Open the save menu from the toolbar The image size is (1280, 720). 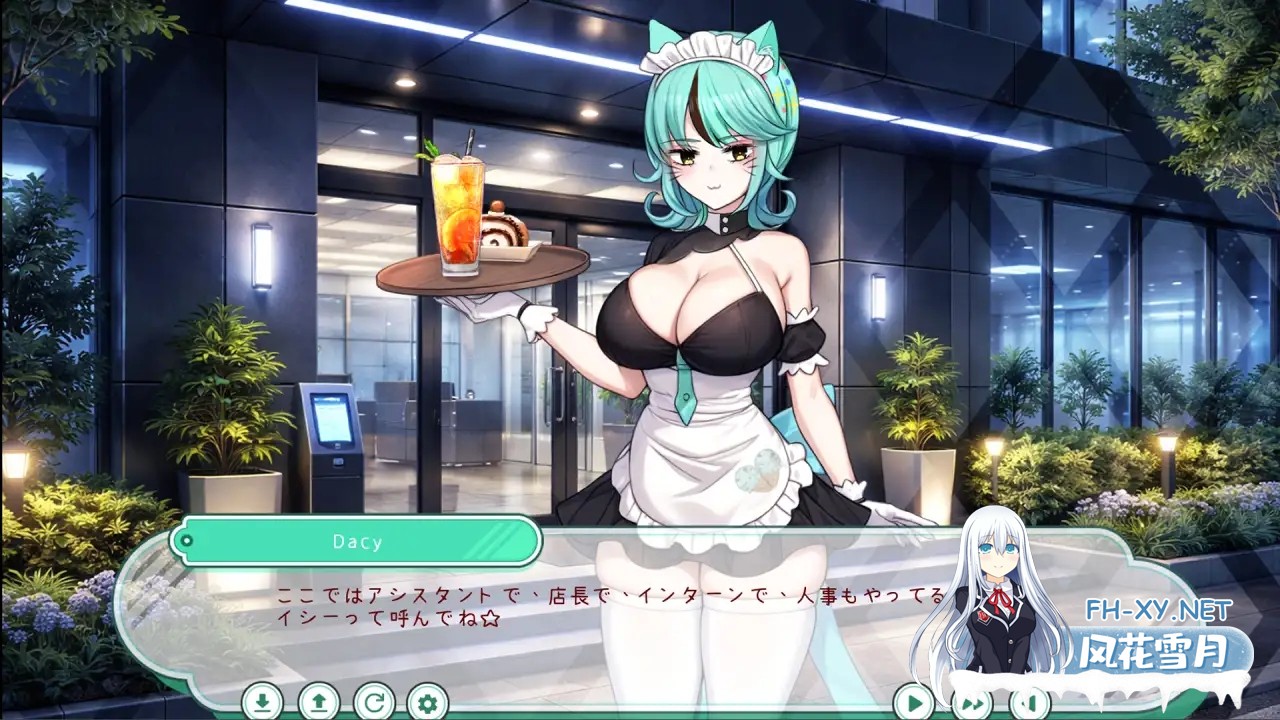(x=262, y=703)
